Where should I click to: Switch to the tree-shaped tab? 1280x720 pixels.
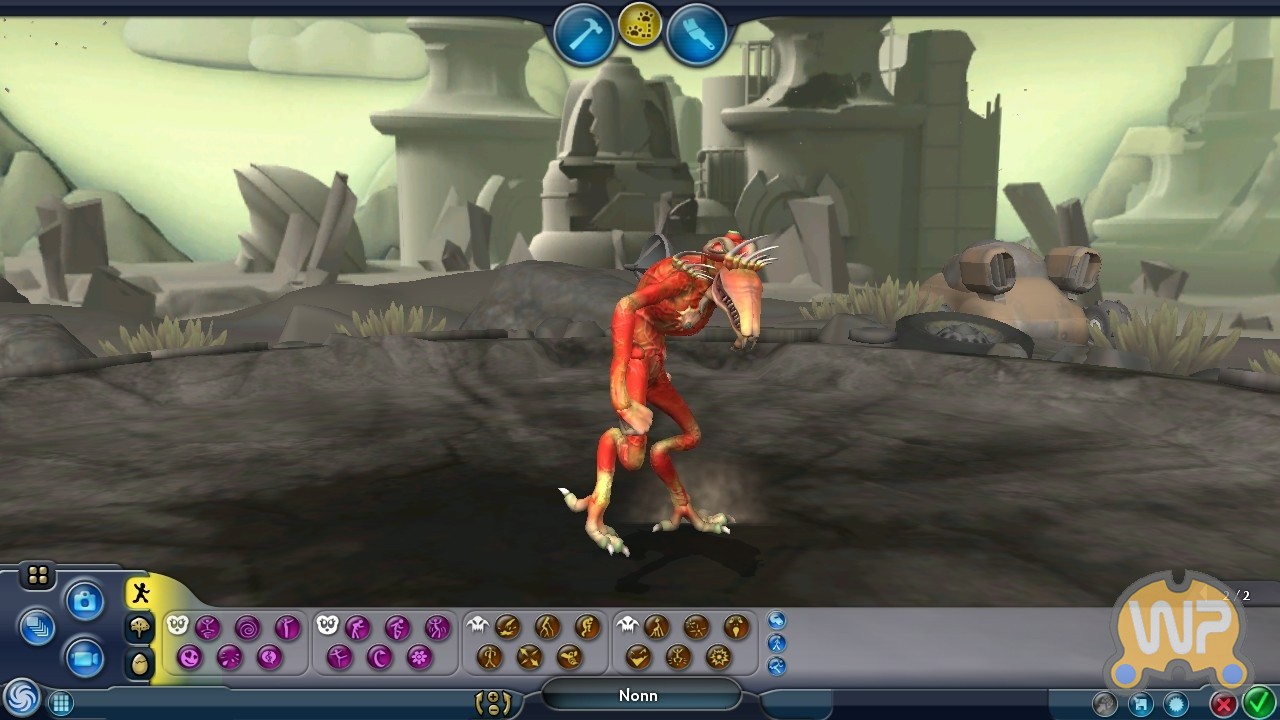tap(140, 628)
